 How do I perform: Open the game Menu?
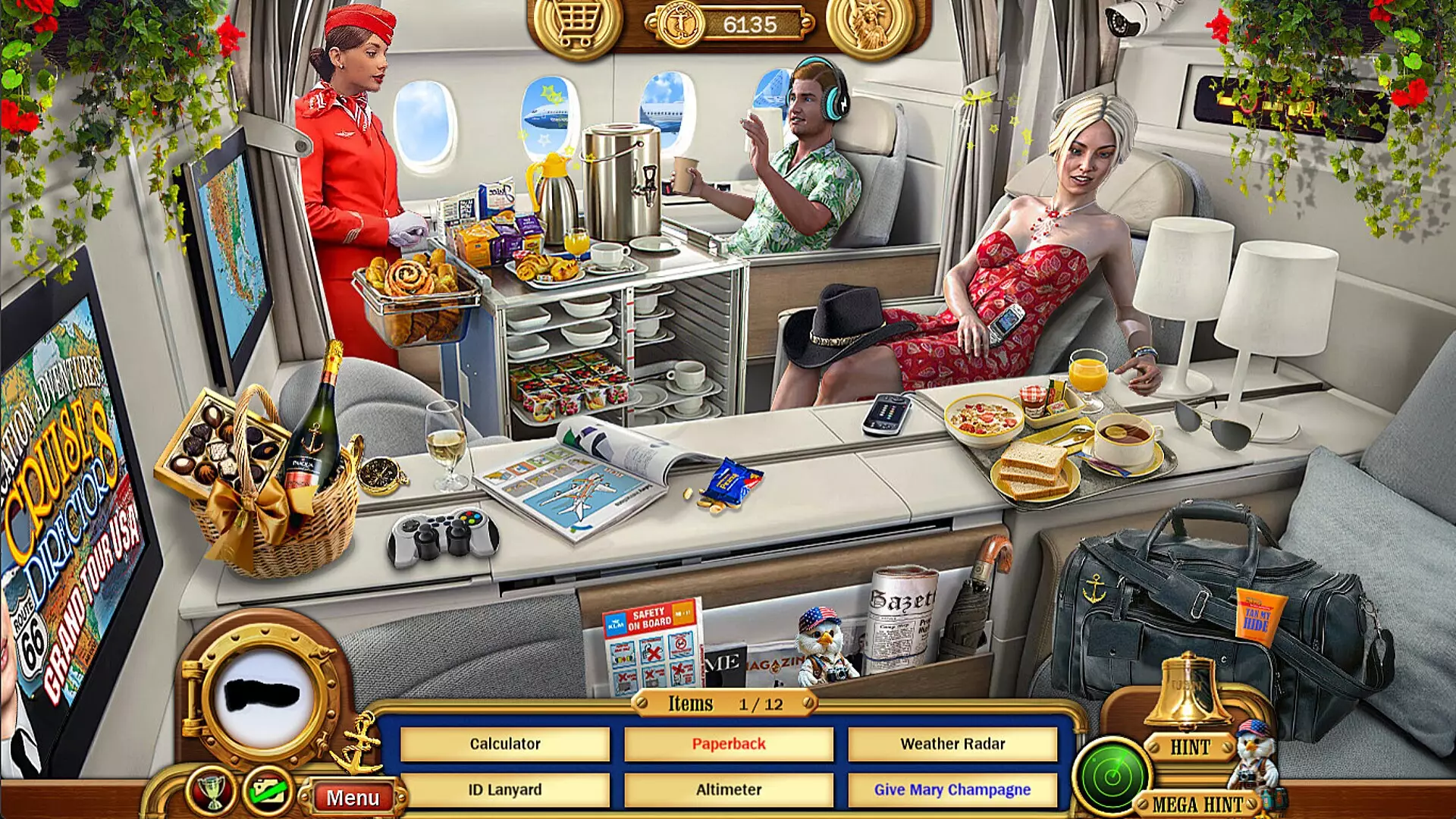pos(355,797)
